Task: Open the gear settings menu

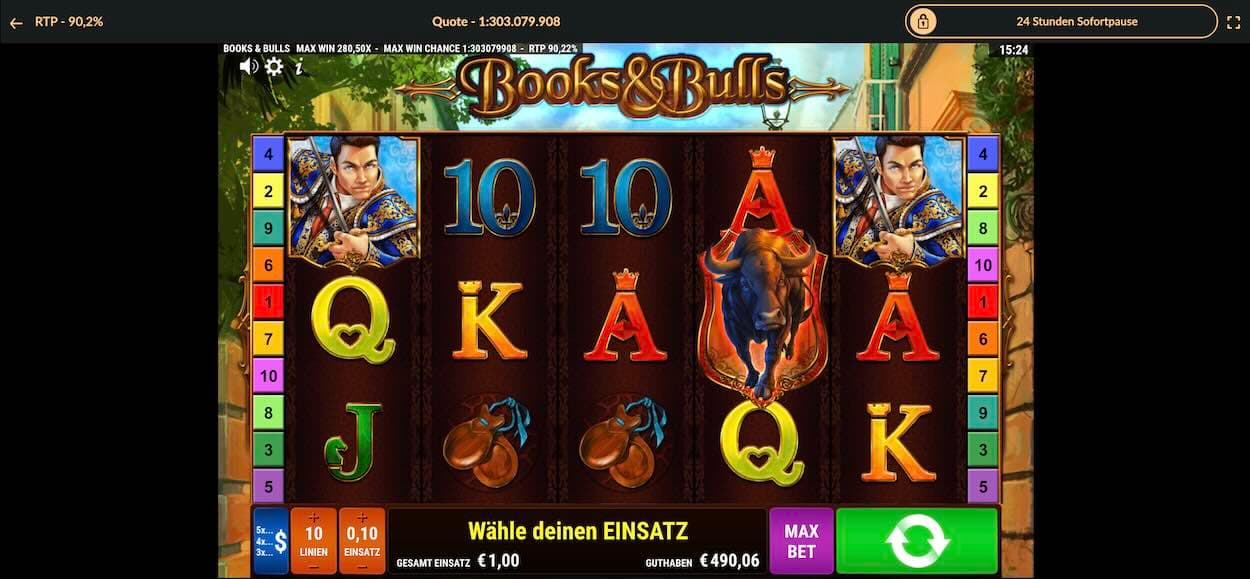Action: pyautogui.click(x=274, y=67)
